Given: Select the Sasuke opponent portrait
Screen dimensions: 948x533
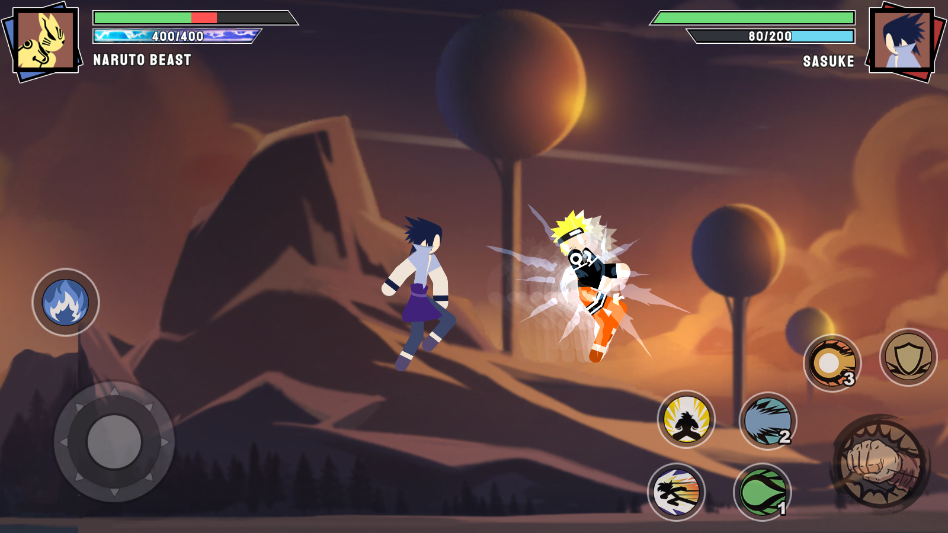Looking at the screenshot, I should pyautogui.click(x=902, y=41).
